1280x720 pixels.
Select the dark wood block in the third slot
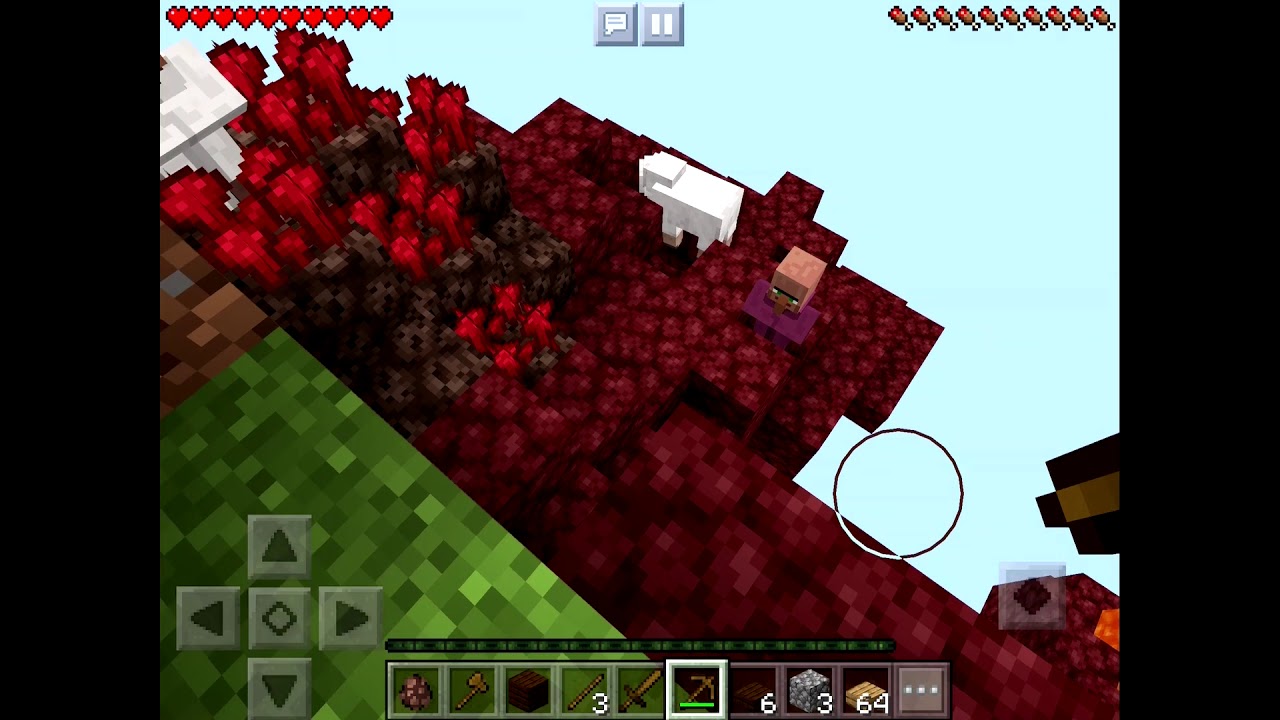pyautogui.click(x=526, y=688)
